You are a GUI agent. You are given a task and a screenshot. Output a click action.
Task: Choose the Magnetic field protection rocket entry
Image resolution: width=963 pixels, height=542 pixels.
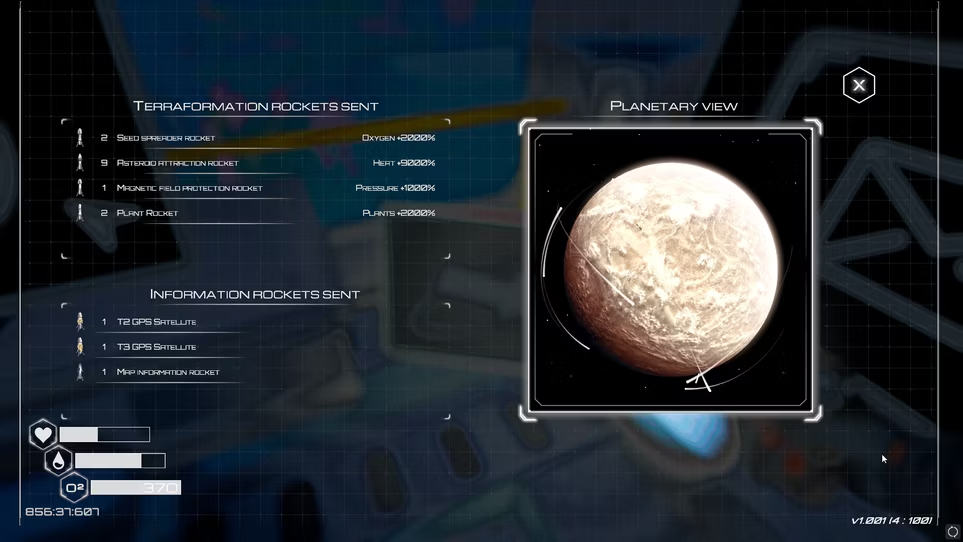(189, 188)
